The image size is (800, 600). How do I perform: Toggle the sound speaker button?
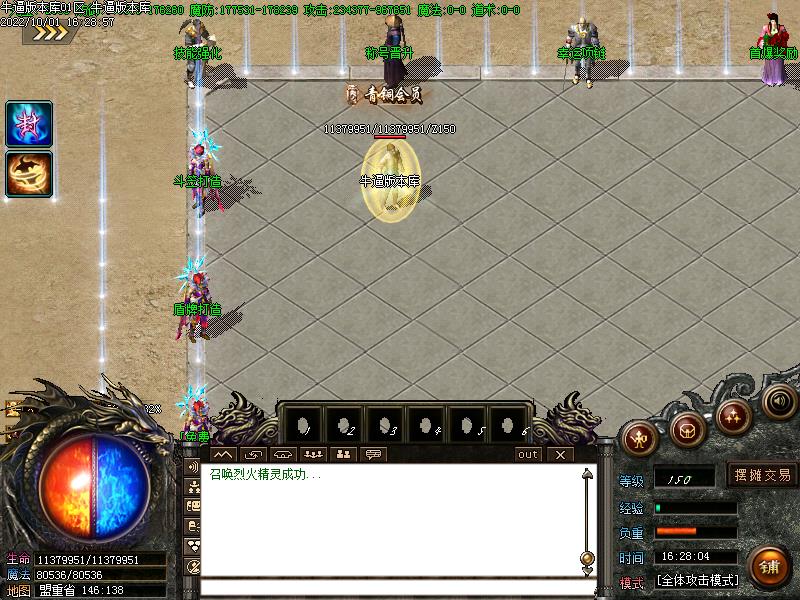(x=777, y=399)
